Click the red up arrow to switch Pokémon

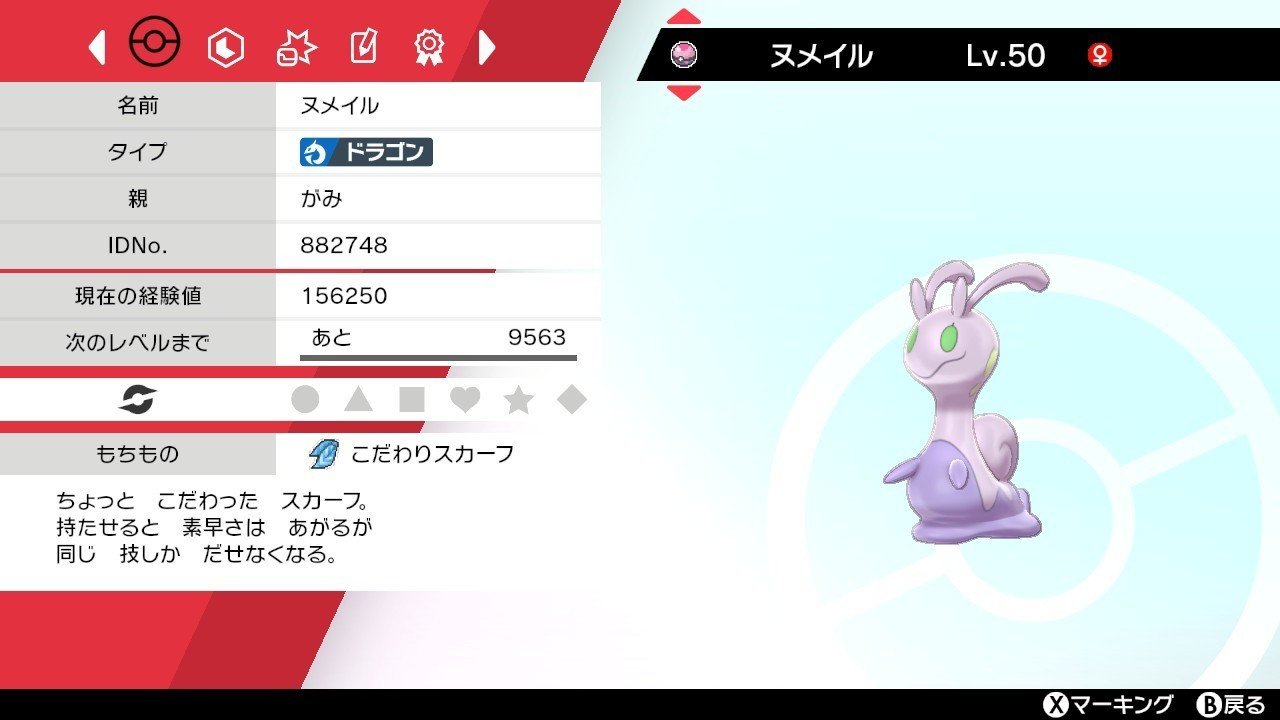pyautogui.click(x=682, y=16)
